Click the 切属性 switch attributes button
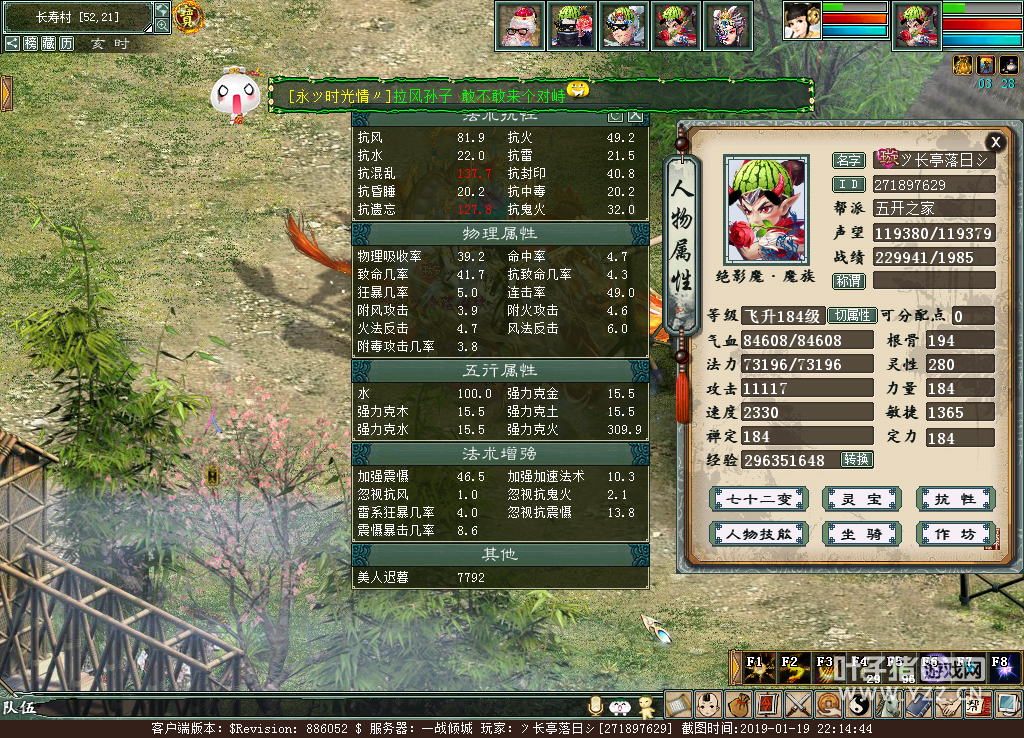 point(852,315)
